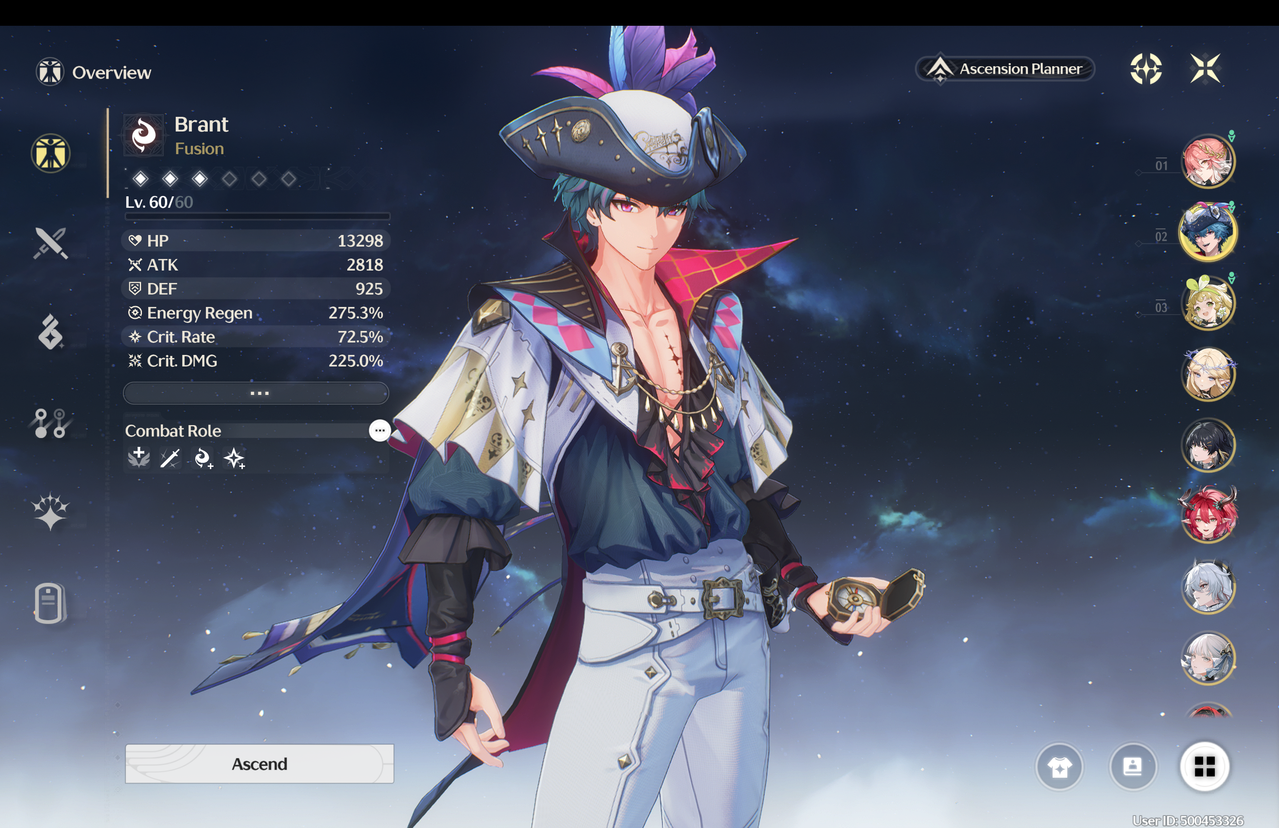Select the blonde elf-eared character portrait
This screenshot has width=1279, height=828.
(1208, 375)
